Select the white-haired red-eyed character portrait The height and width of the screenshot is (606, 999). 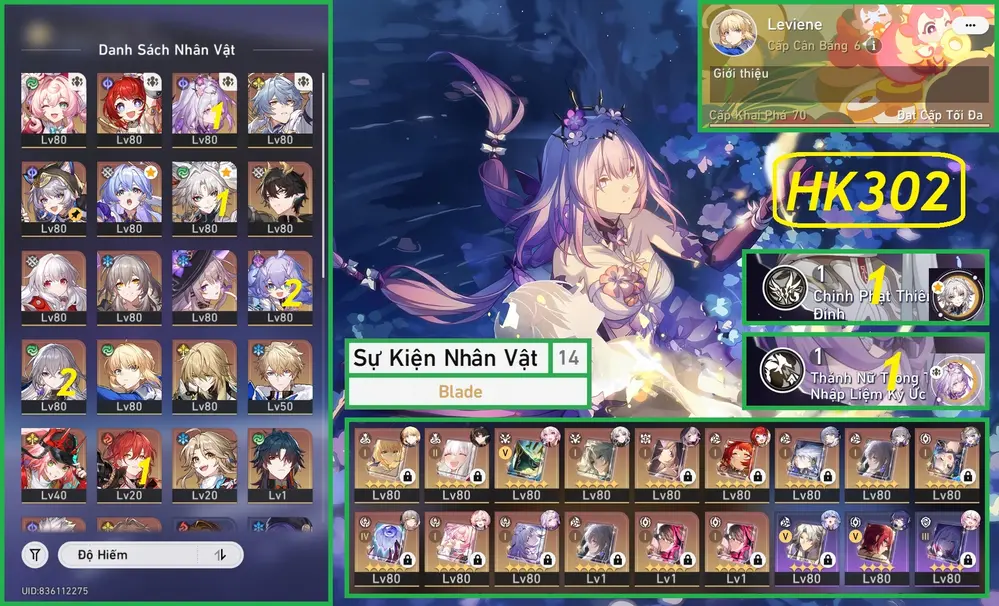pyautogui.click(x=53, y=286)
